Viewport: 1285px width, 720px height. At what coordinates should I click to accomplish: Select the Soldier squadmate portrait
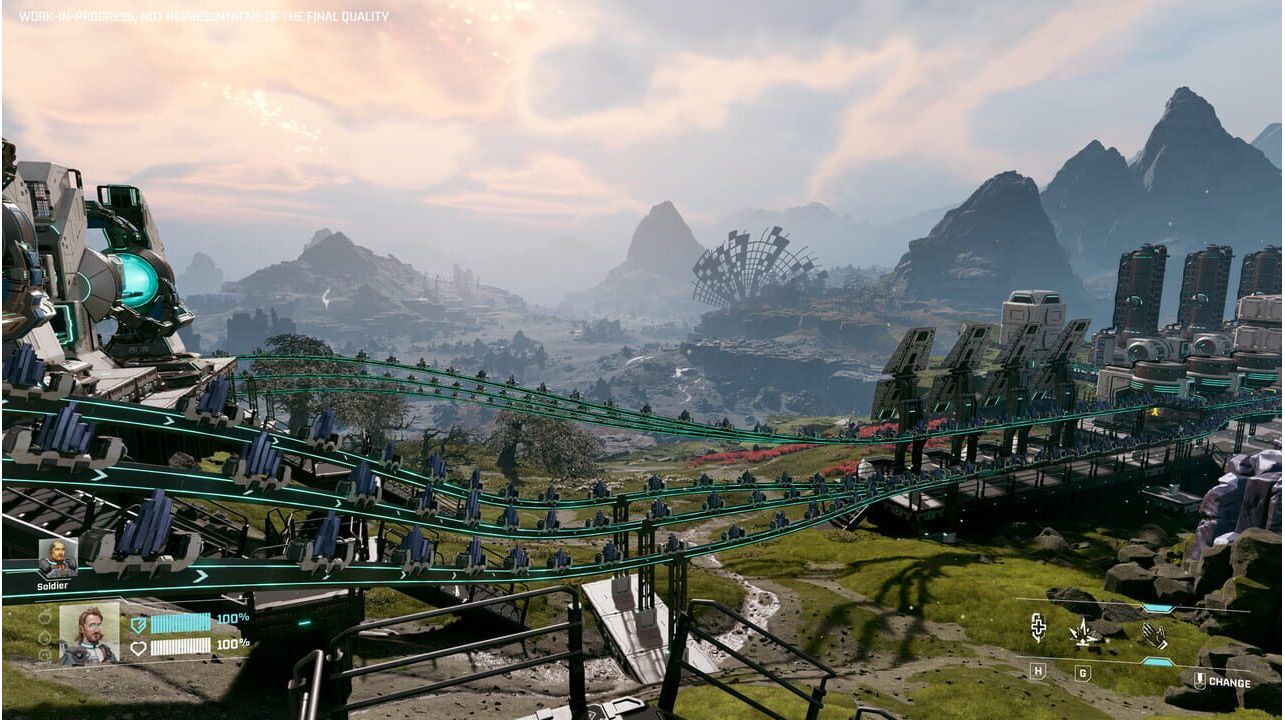pyautogui.click(x=57, y=558)
